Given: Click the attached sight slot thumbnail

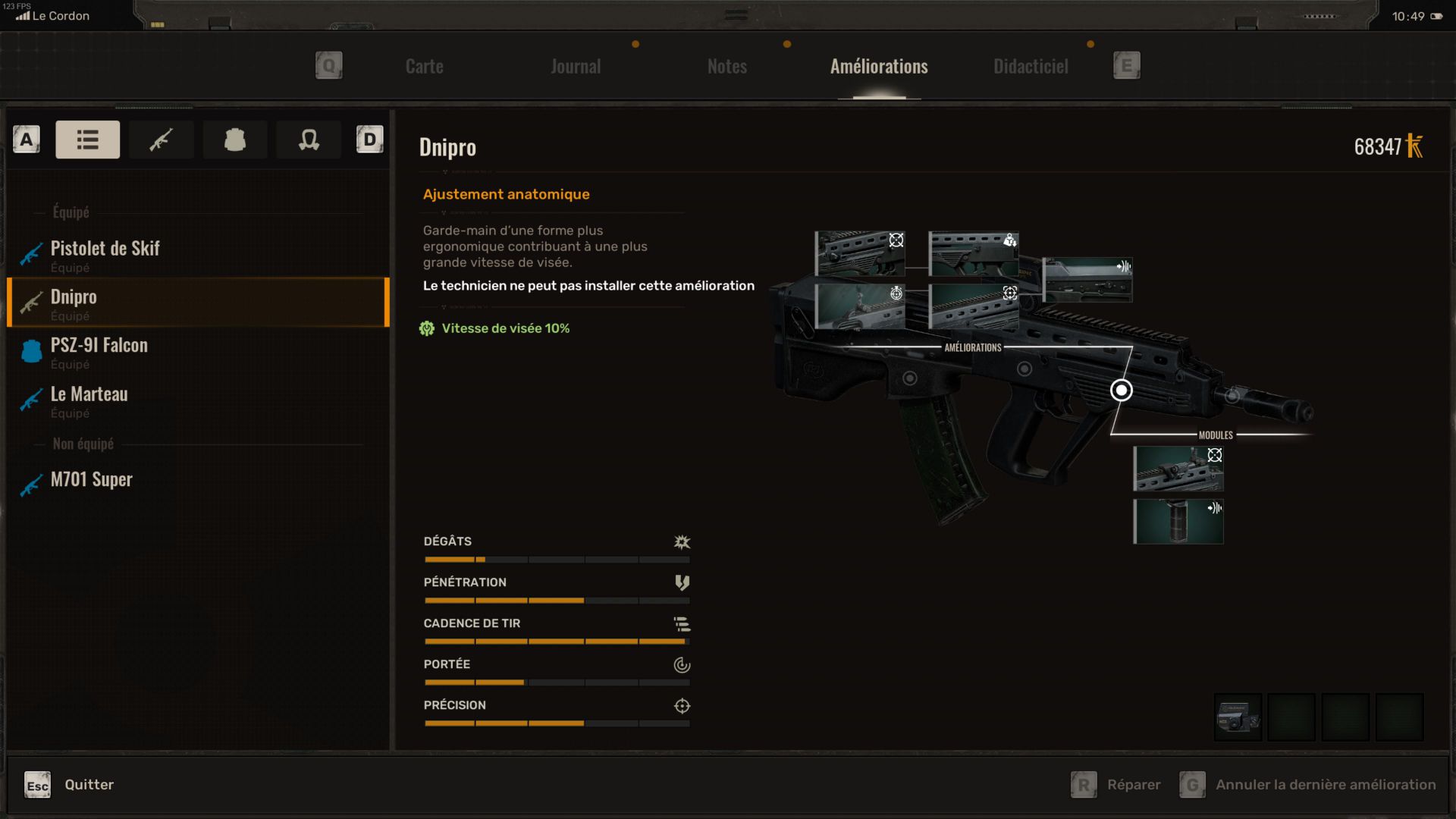Looking at the screenshot, I should pos(1238,717).
